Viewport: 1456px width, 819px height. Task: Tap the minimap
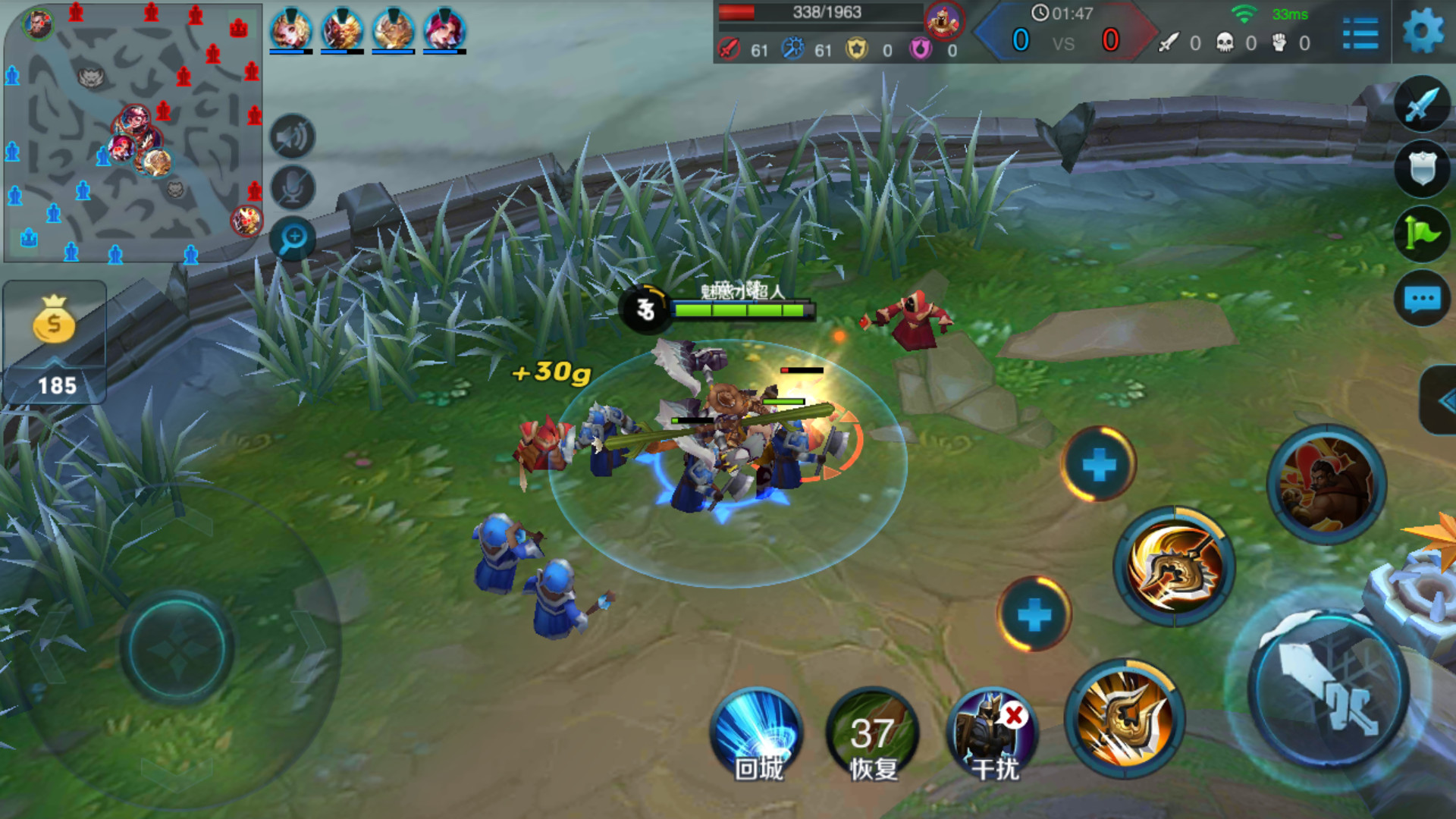[x=133, y=133]
